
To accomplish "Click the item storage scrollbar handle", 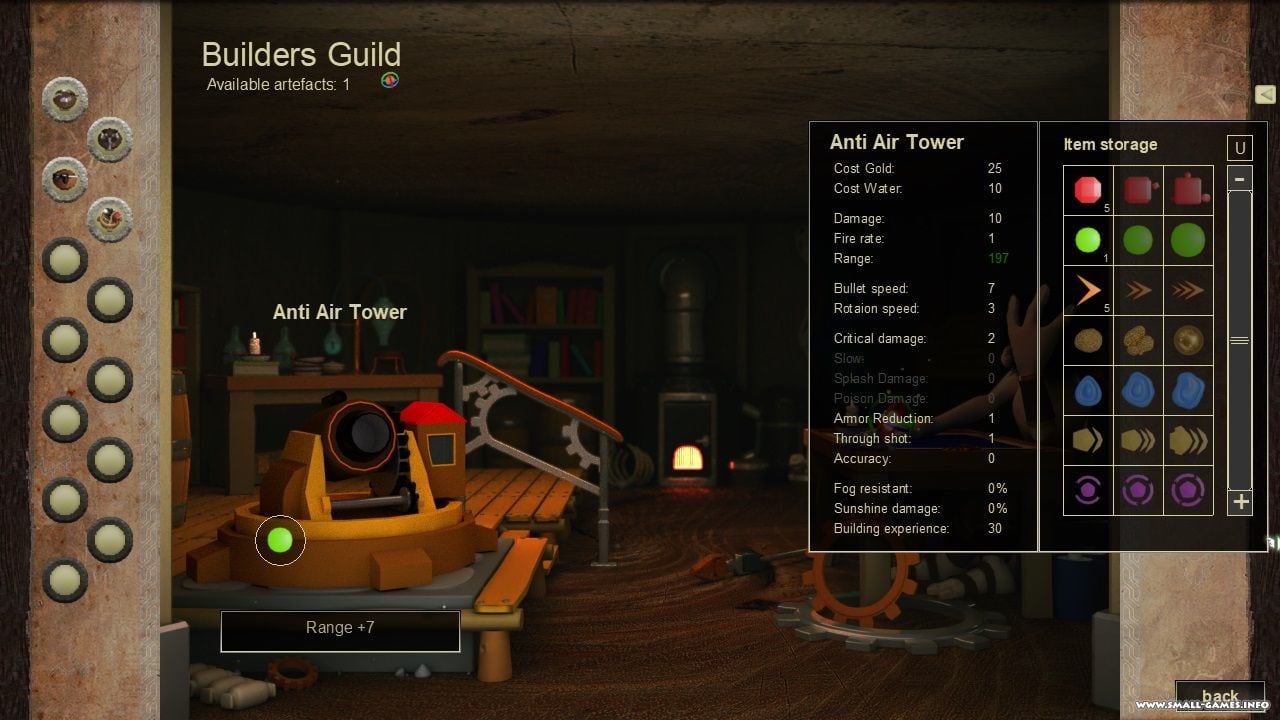I will 1240,341.
